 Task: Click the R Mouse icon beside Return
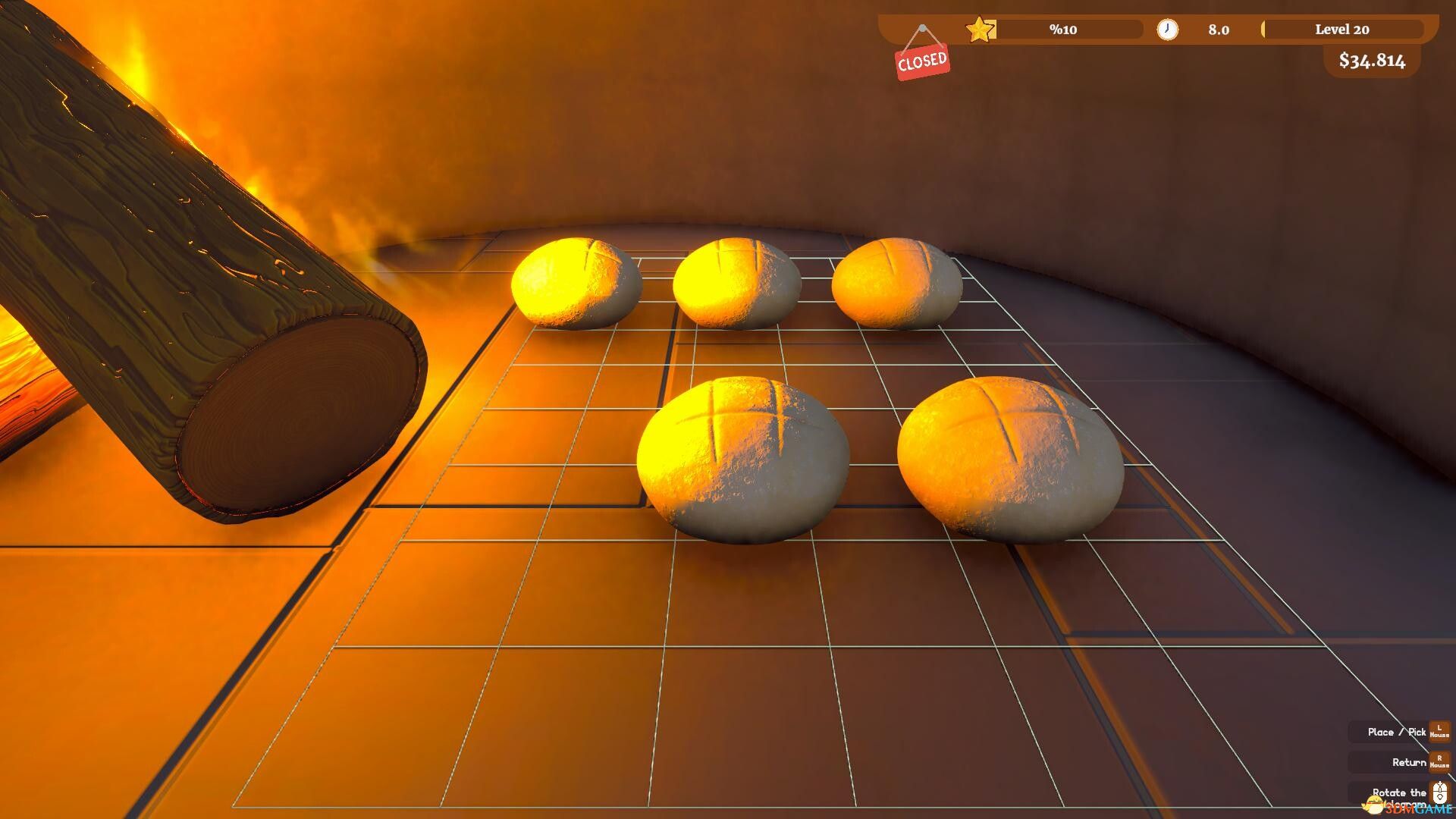[x=1439, y=762]
